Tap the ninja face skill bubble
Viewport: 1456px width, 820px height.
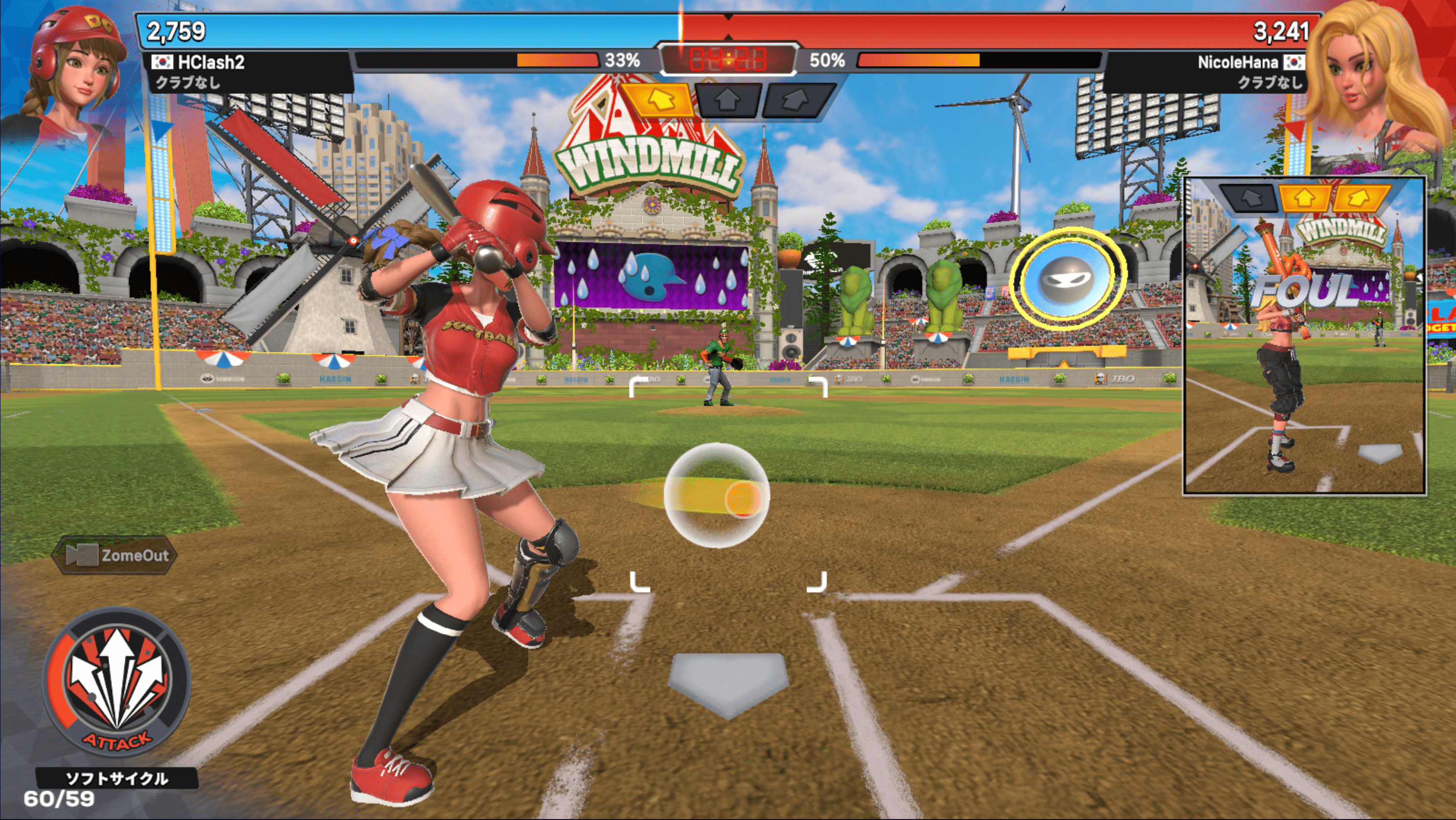pyautogui.click(x=1067, y=279)
